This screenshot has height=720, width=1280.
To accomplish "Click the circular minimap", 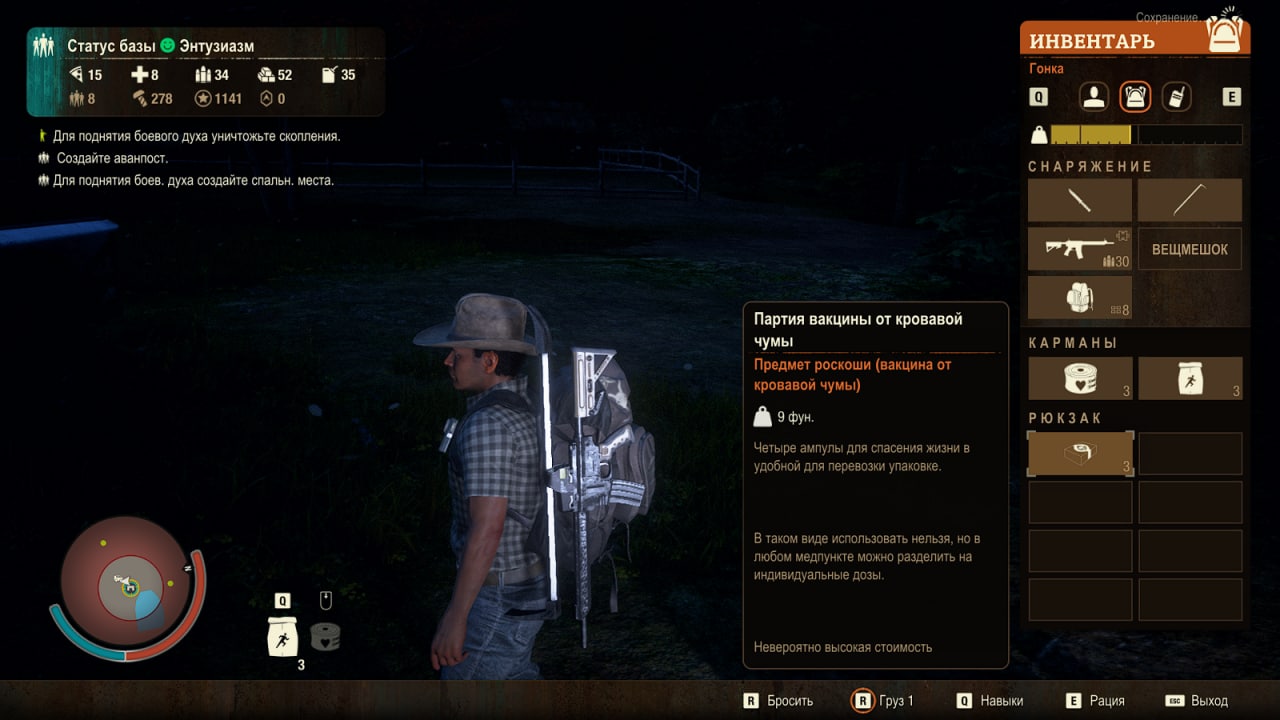I will click(x=130, y=586).
